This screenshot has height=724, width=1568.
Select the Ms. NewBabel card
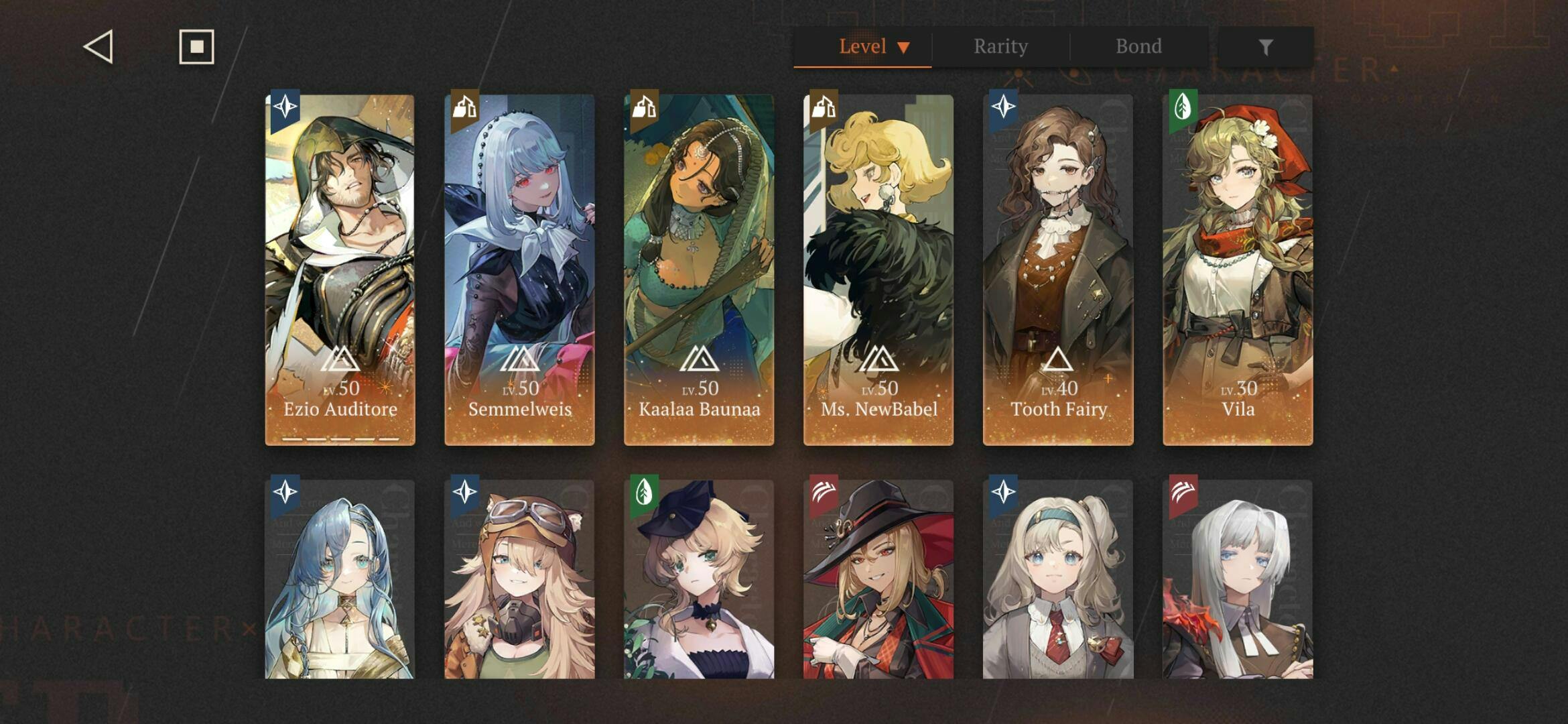[878, 269]
